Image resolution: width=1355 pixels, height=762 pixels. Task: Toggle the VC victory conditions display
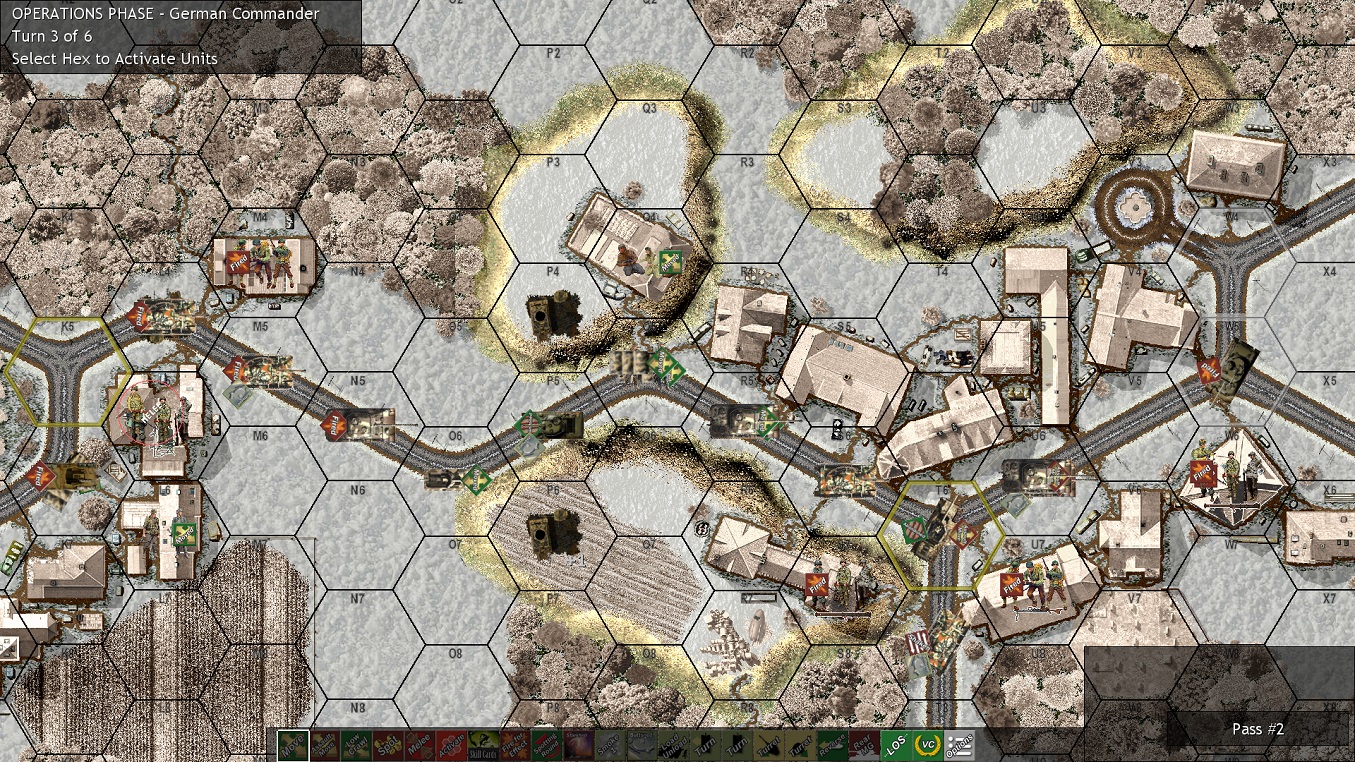click(927, 744)
